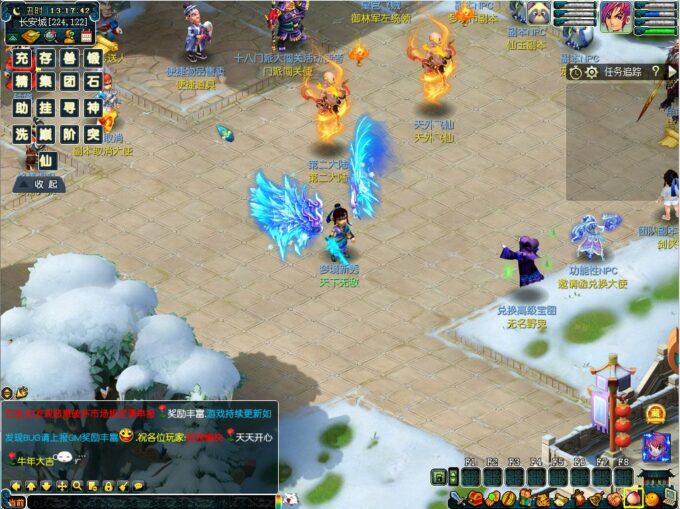Open the 石 gem button
The width and height of the screenshot is (680, 509).
94,82
